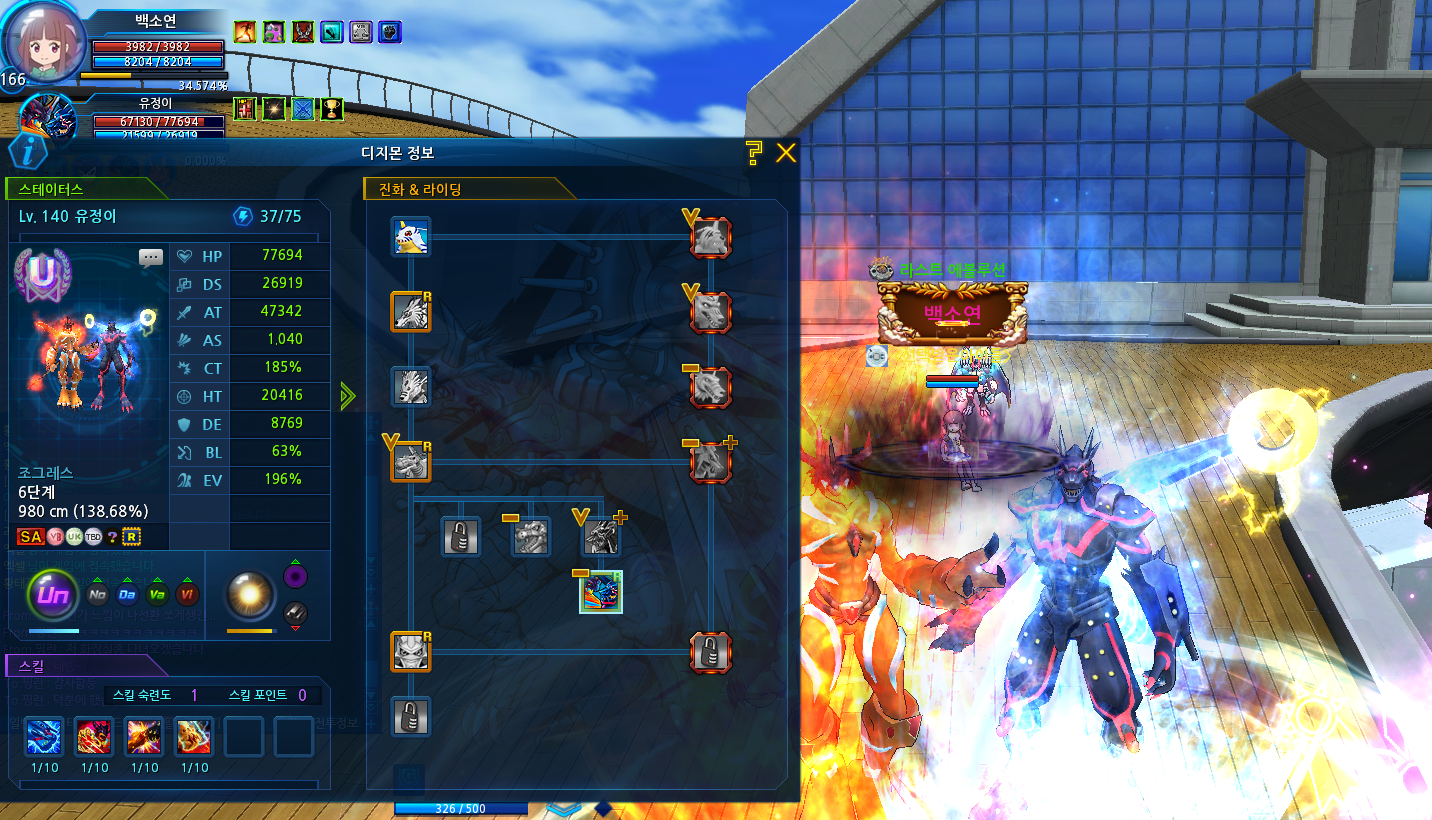The width and height of the screenshot is (1432, 820).
Task: Select the red Vi attribute icon
Action: pos(187,595)
